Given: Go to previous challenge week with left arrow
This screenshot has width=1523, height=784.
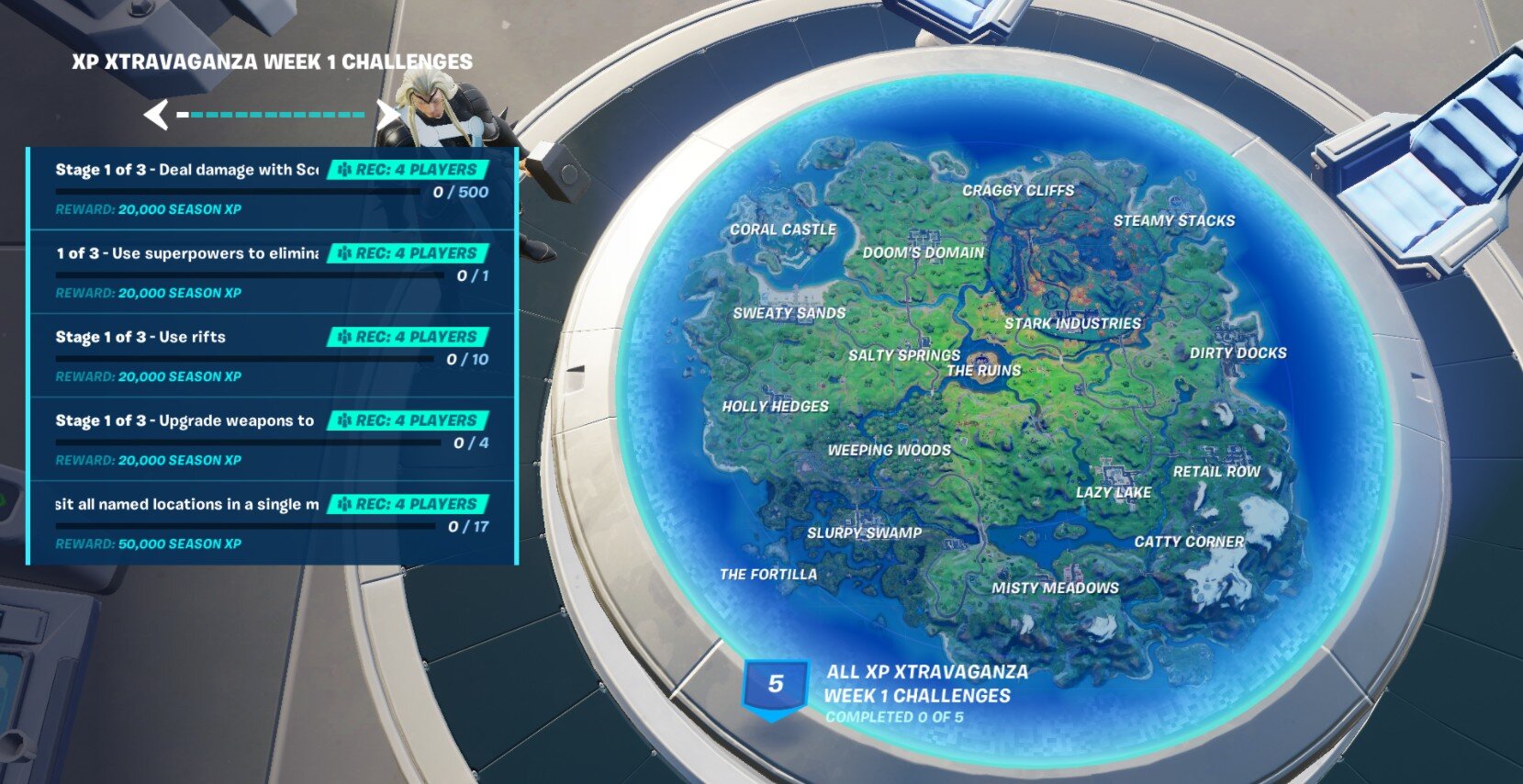Looking at the screenshot, I should [x=156, y=115].
